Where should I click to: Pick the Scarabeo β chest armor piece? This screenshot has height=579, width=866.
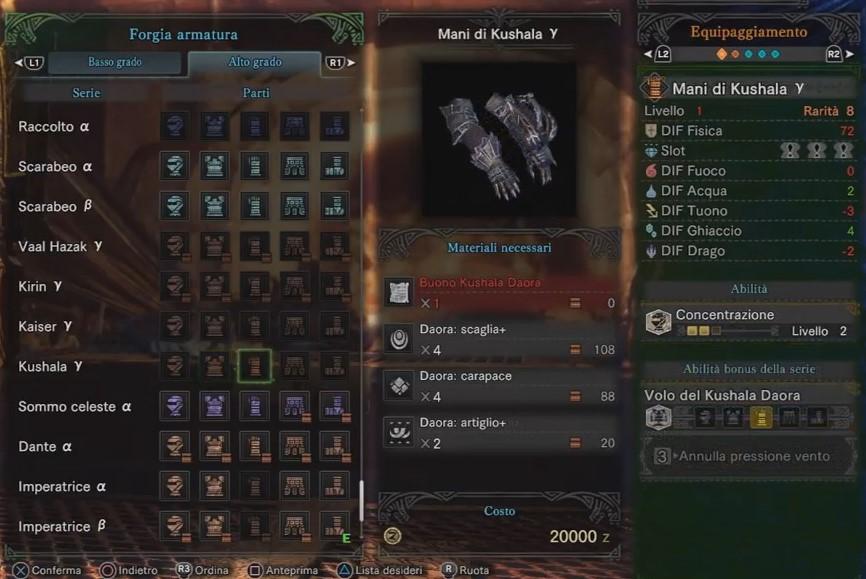point(214,206)
